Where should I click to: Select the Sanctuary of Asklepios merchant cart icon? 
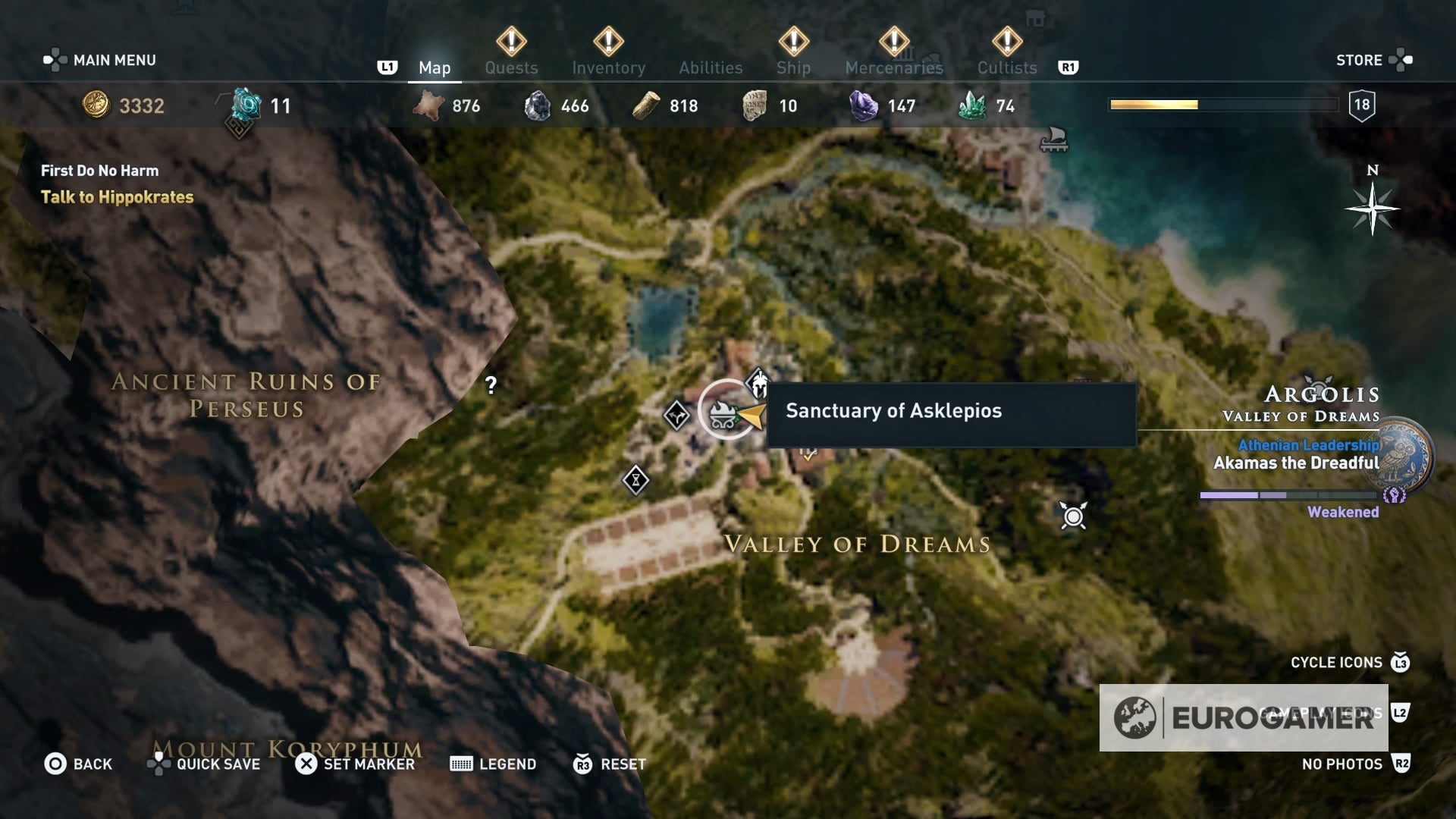724,414
